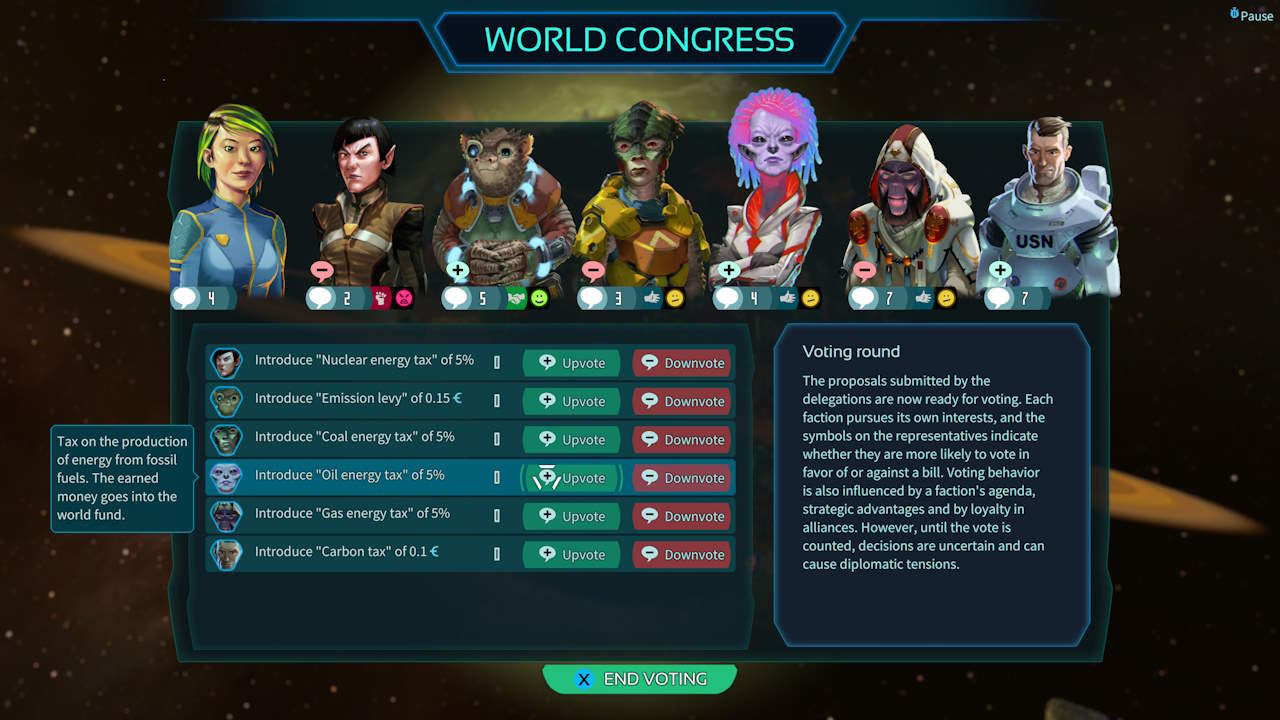Open the Carbon tax proposer's portrait
1280x720 pixels.
(226, 554)
